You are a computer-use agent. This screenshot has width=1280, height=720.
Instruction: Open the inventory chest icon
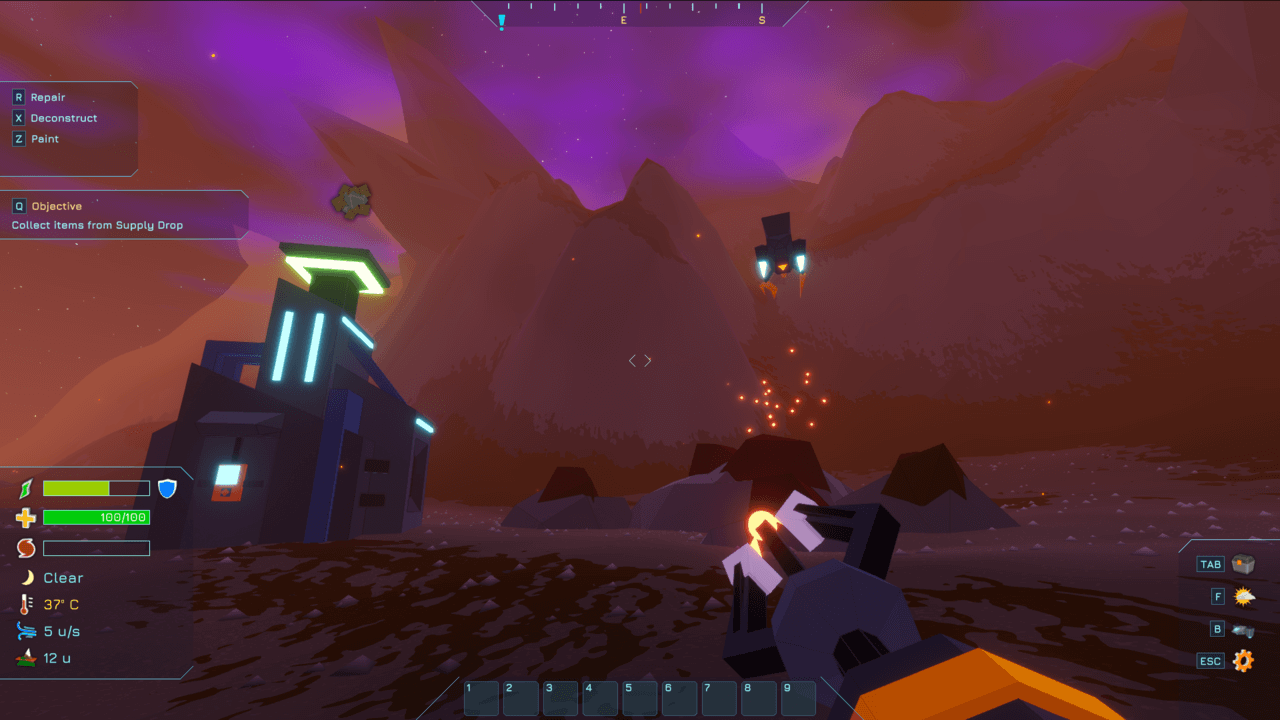click(1243, 564)
